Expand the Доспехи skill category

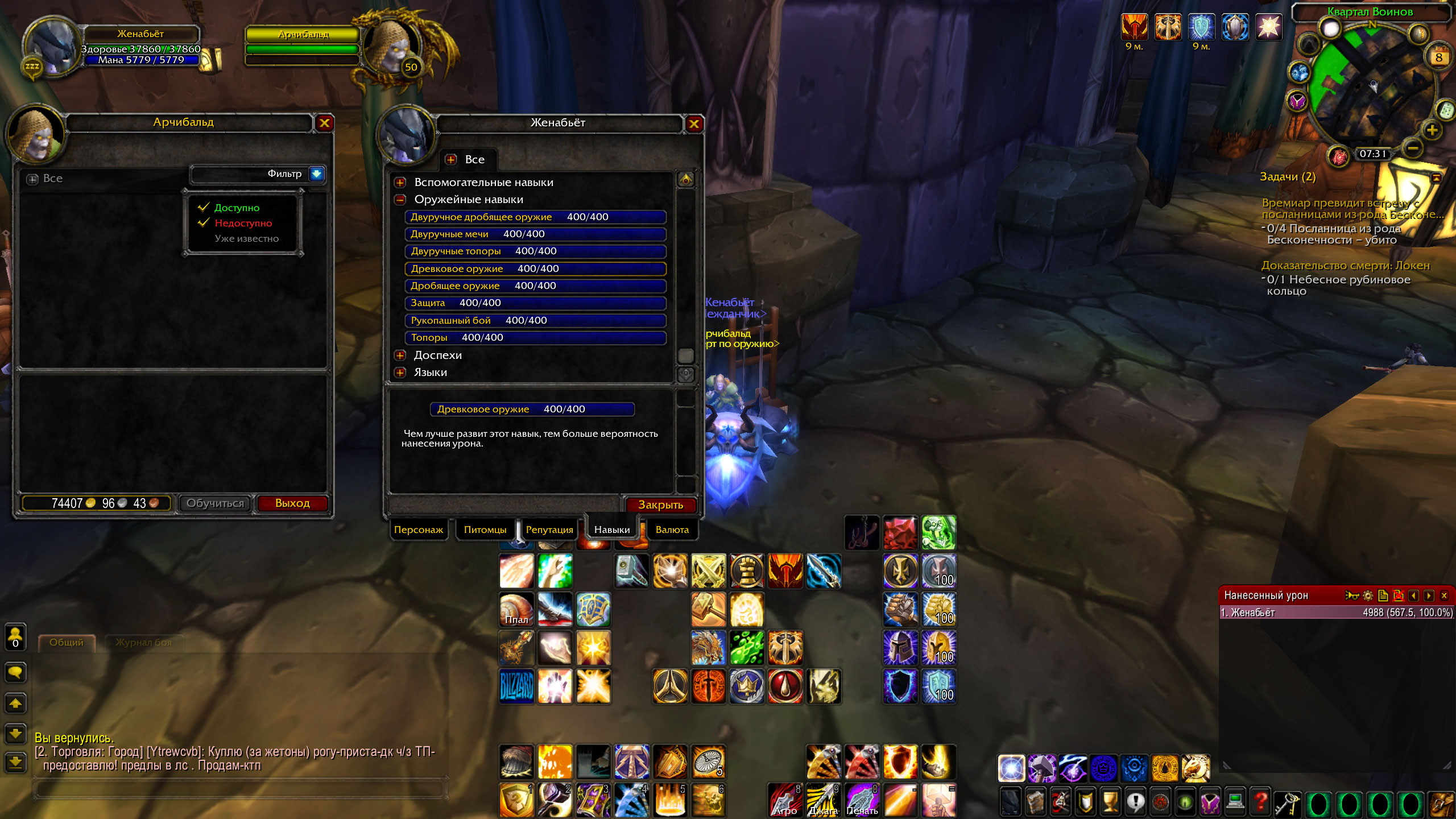(400, 355)
